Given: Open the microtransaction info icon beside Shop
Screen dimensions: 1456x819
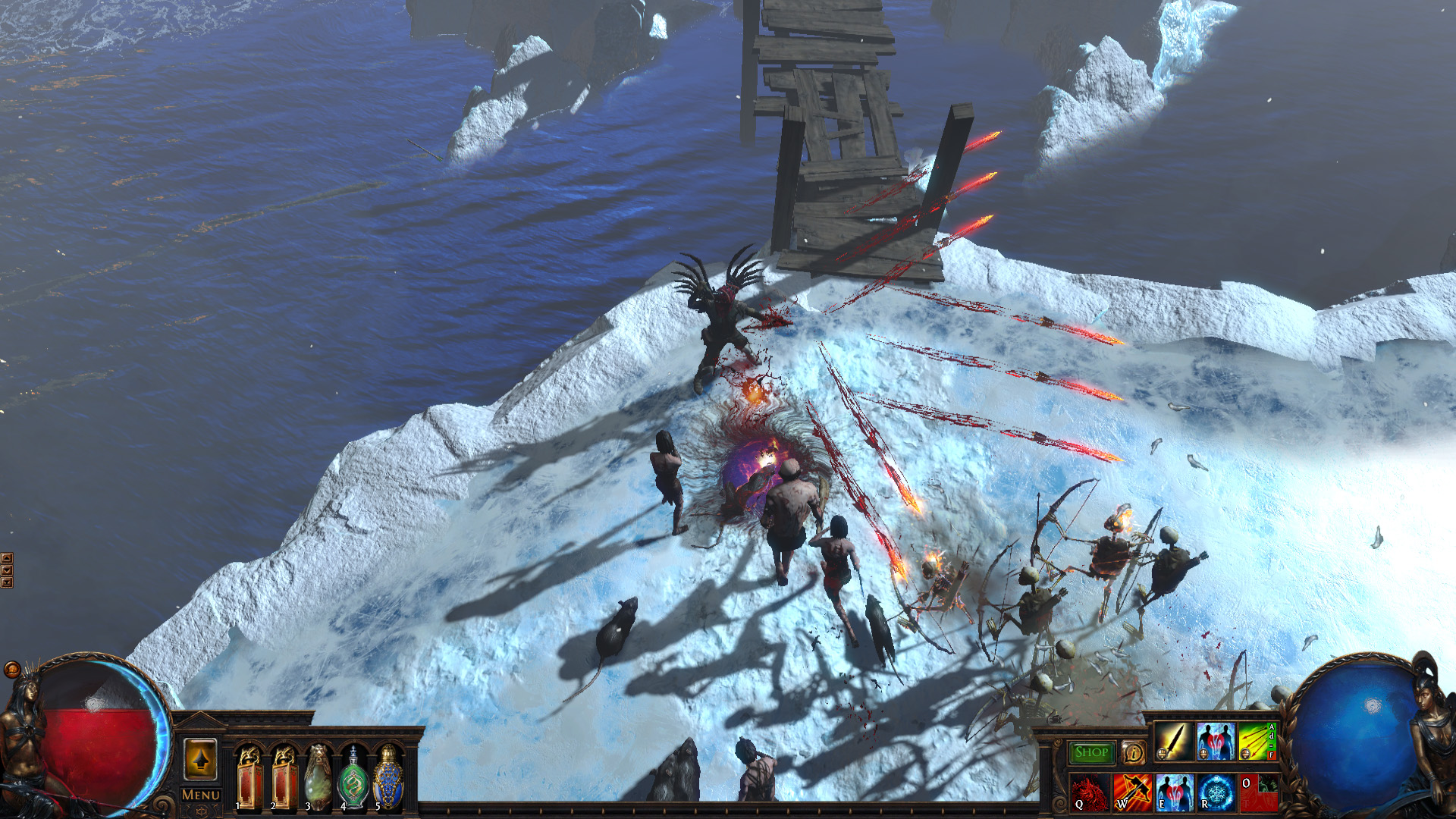Looking at the screenshot, I should [1134, 752].
